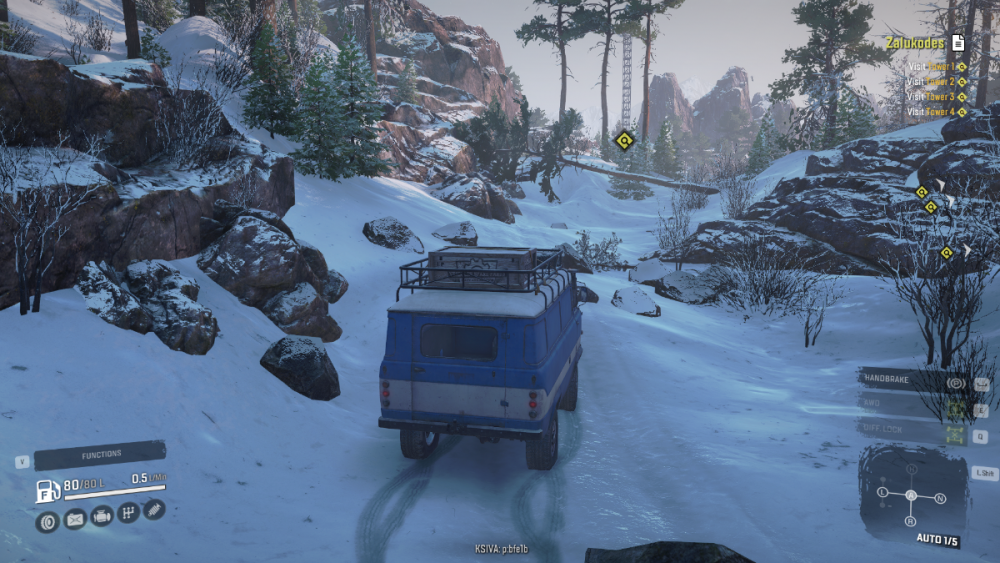The width and height of the screenshot is (1000, 563).
Task: Shift to the H high gear
Action: coord(911,469)
